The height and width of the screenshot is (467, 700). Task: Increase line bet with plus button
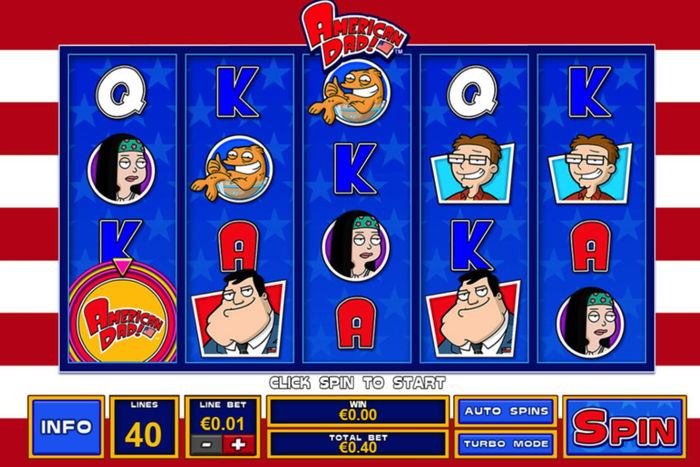241,443
